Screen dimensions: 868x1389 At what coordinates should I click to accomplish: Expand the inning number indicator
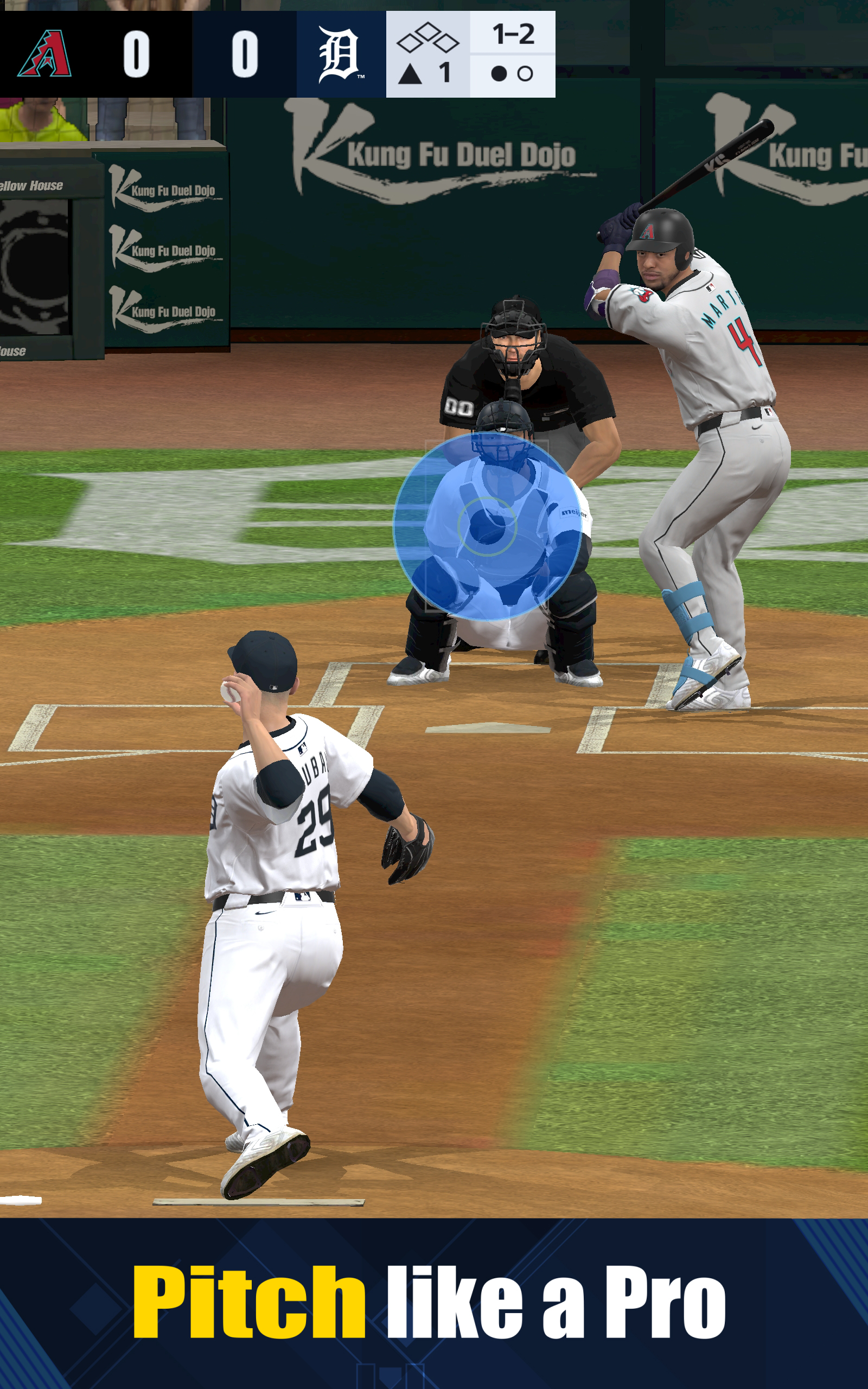[x=444, y=73]
